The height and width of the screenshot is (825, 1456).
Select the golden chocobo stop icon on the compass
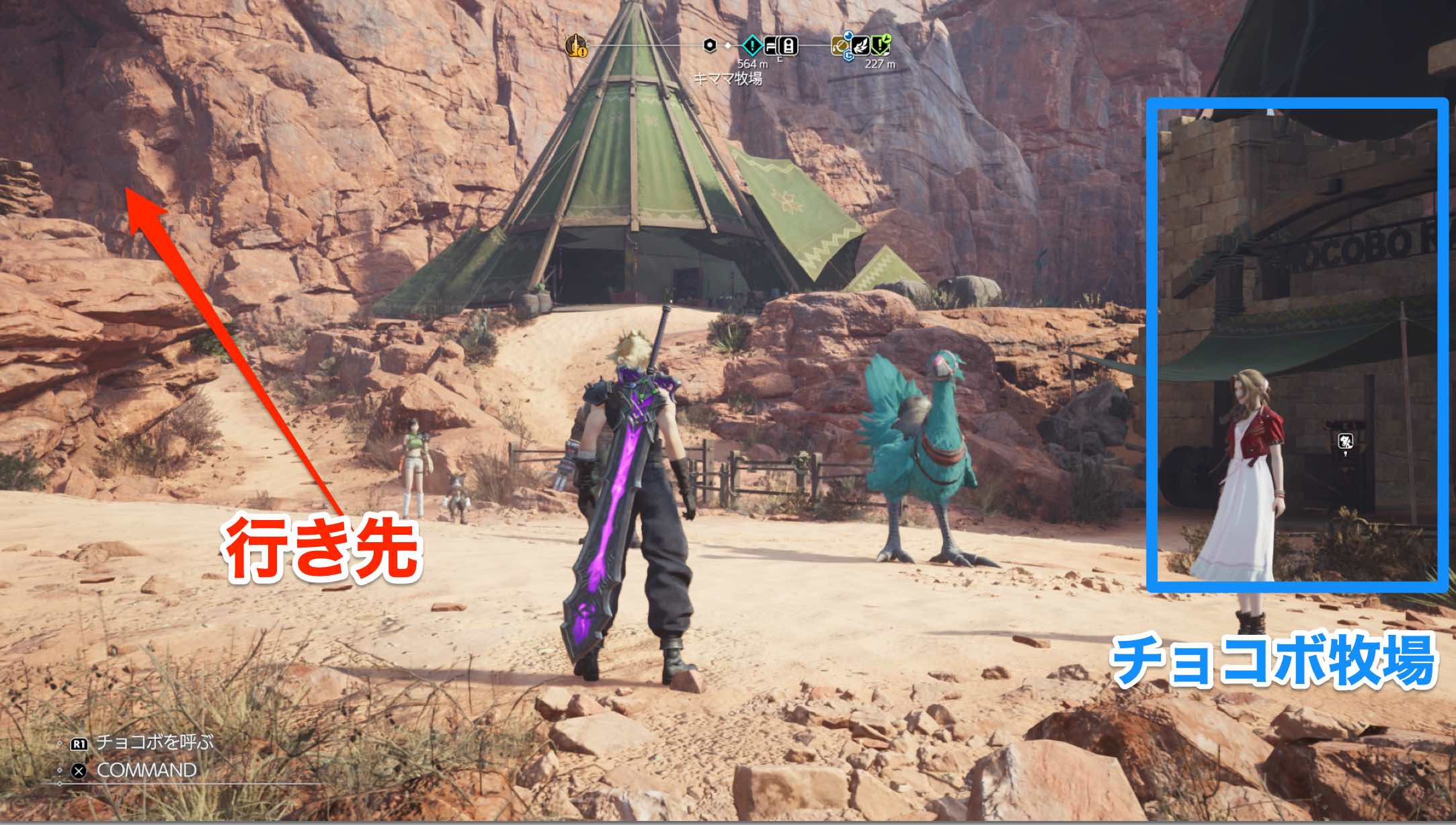(x=839, y=46)
